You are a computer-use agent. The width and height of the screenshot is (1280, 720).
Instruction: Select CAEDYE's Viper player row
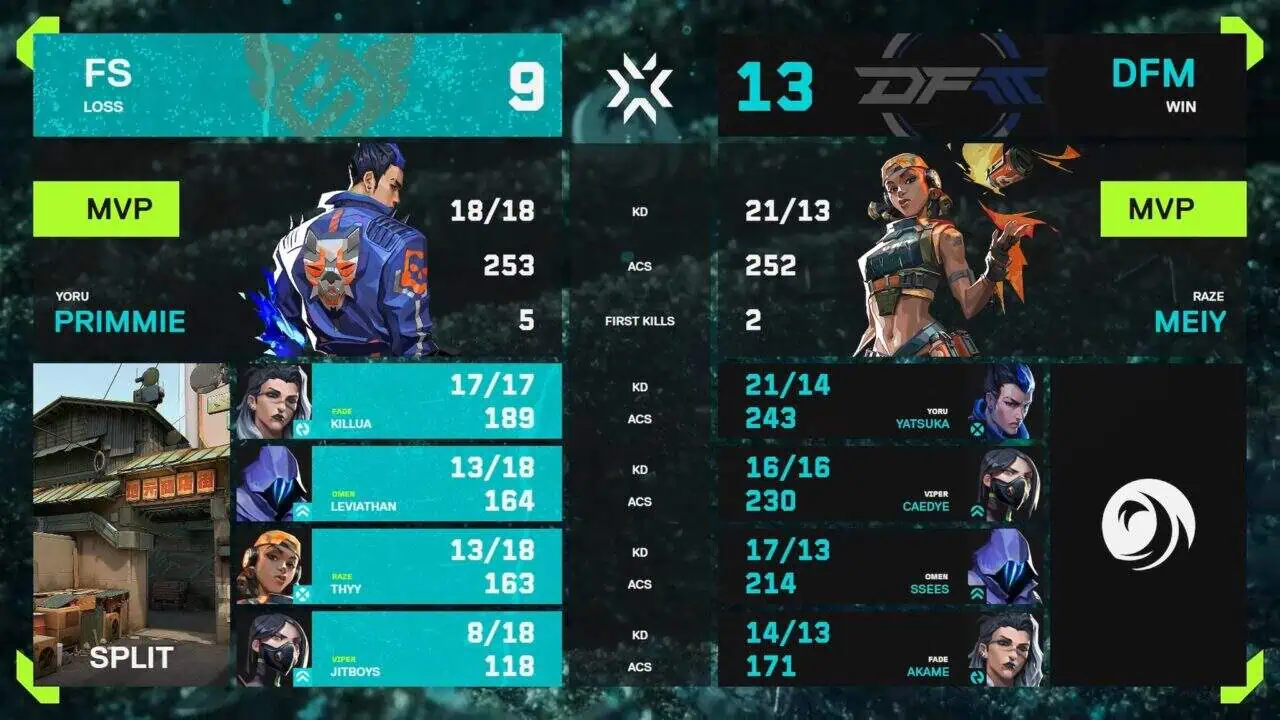(880, 484)
